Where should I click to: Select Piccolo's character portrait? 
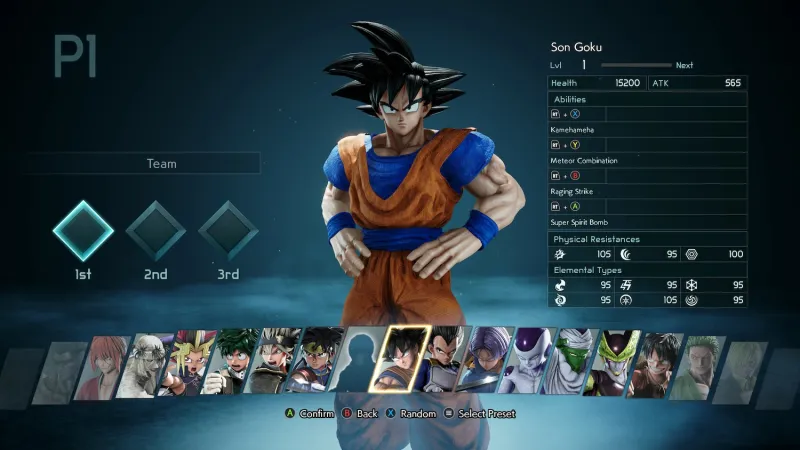(571, 361)
